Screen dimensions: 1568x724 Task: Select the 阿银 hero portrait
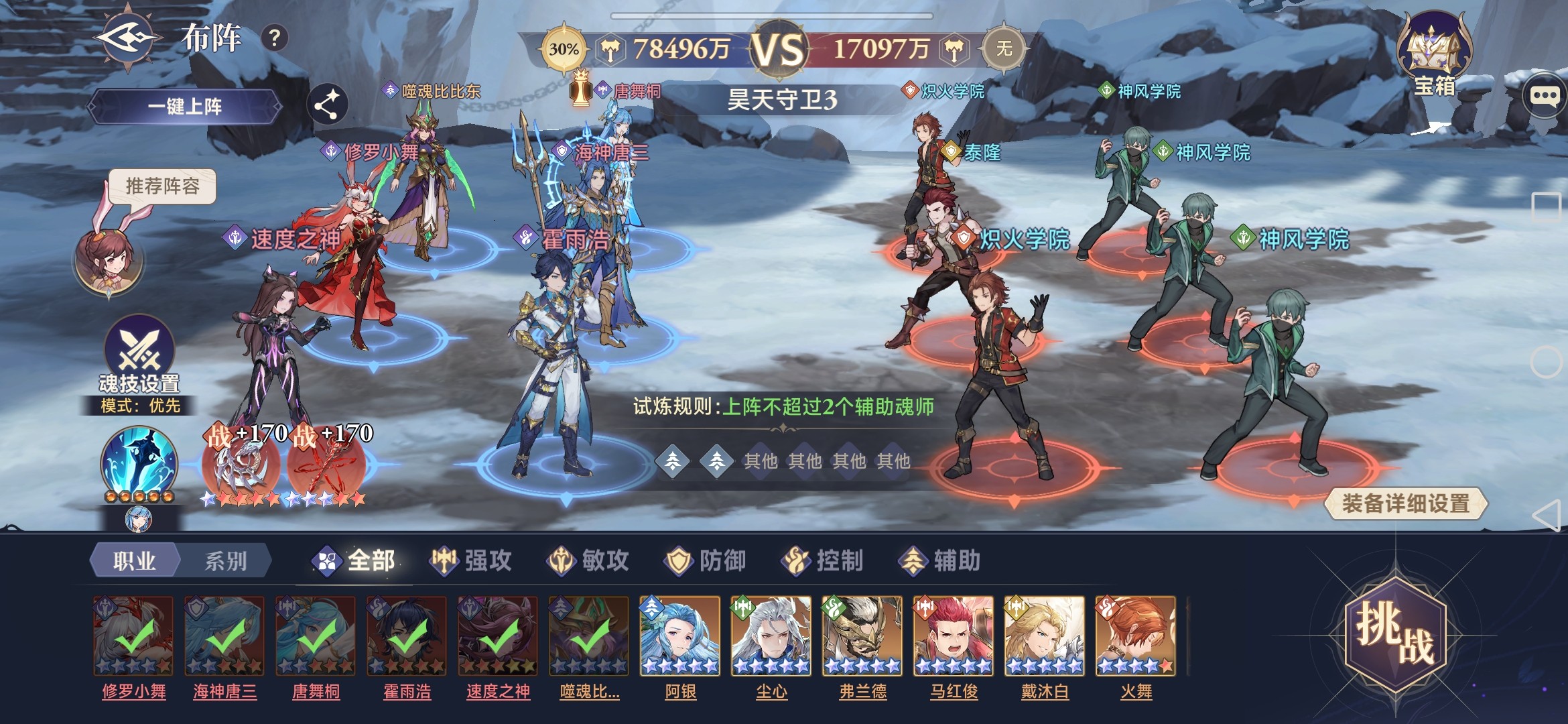pyautogui.click(x=680, y=637)
